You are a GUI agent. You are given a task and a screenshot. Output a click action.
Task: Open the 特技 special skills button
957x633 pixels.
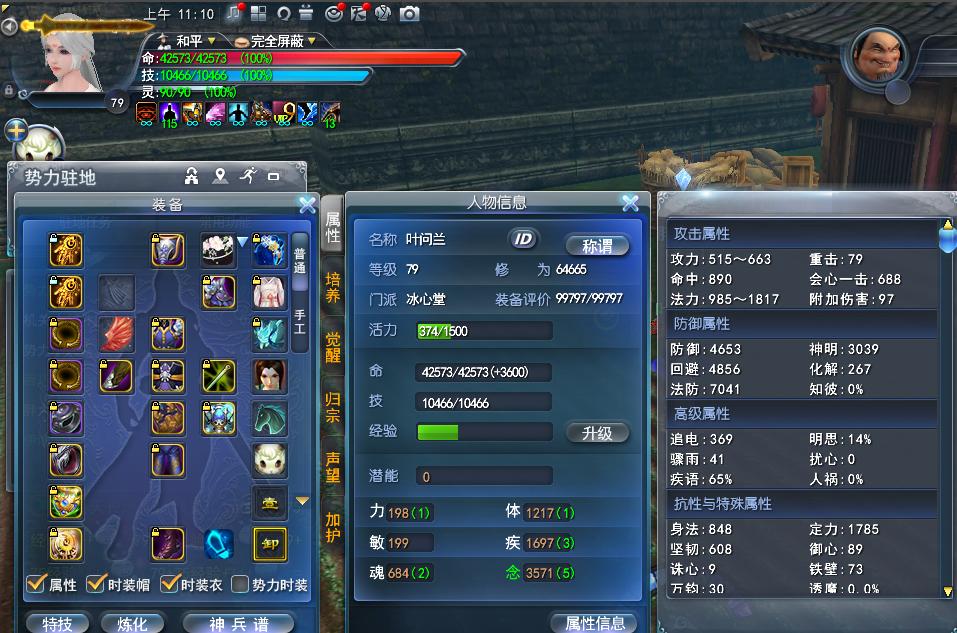coord(58,623)
